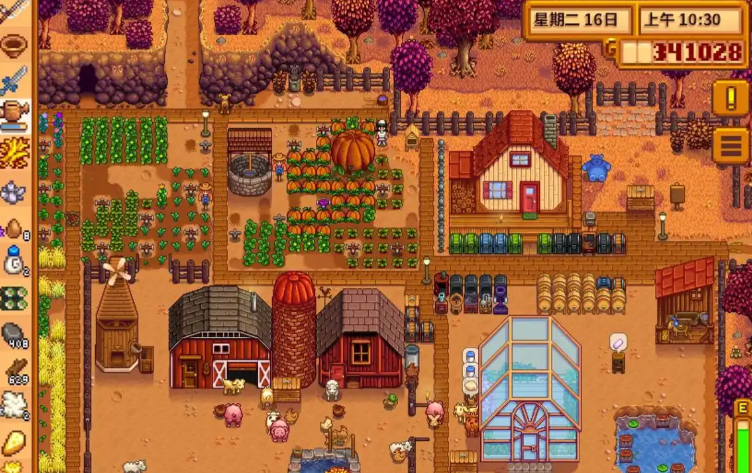Select the stone stack of 408
The height and width of the screenshot is (473, 752).
(x=14, y=335)
